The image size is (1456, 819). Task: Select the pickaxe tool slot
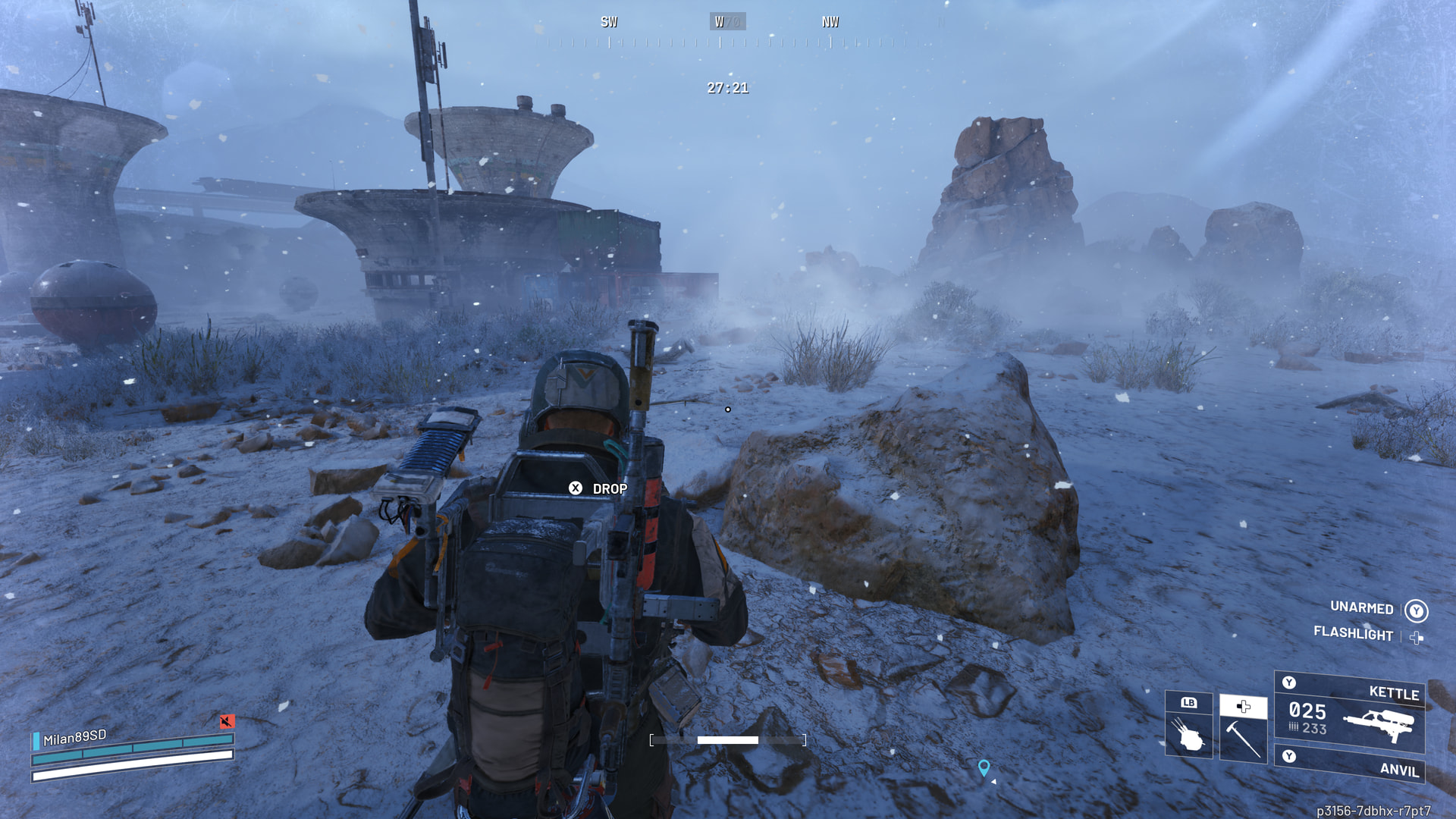point(1243,729)
